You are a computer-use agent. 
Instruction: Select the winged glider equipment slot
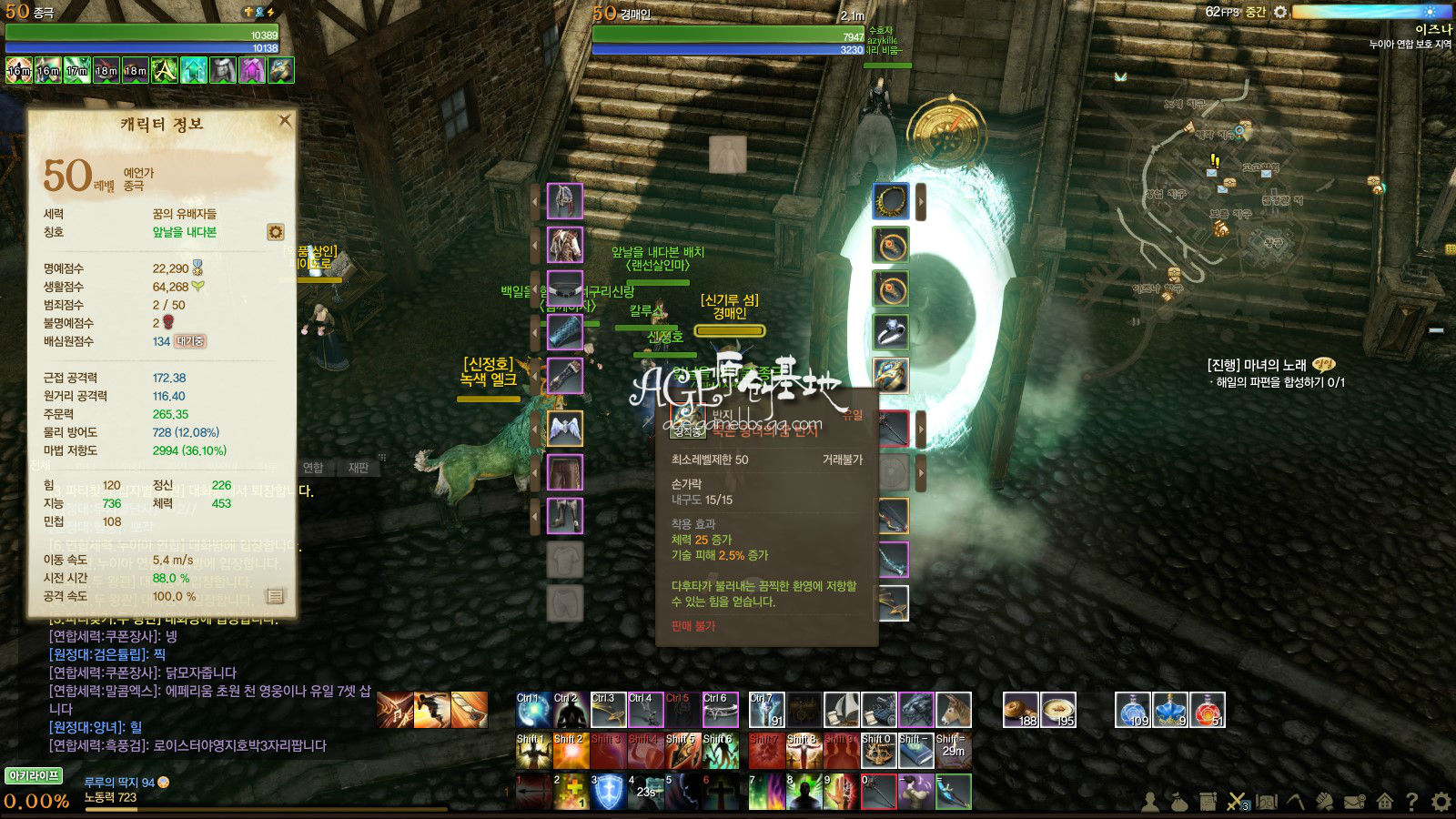point(564,429)
